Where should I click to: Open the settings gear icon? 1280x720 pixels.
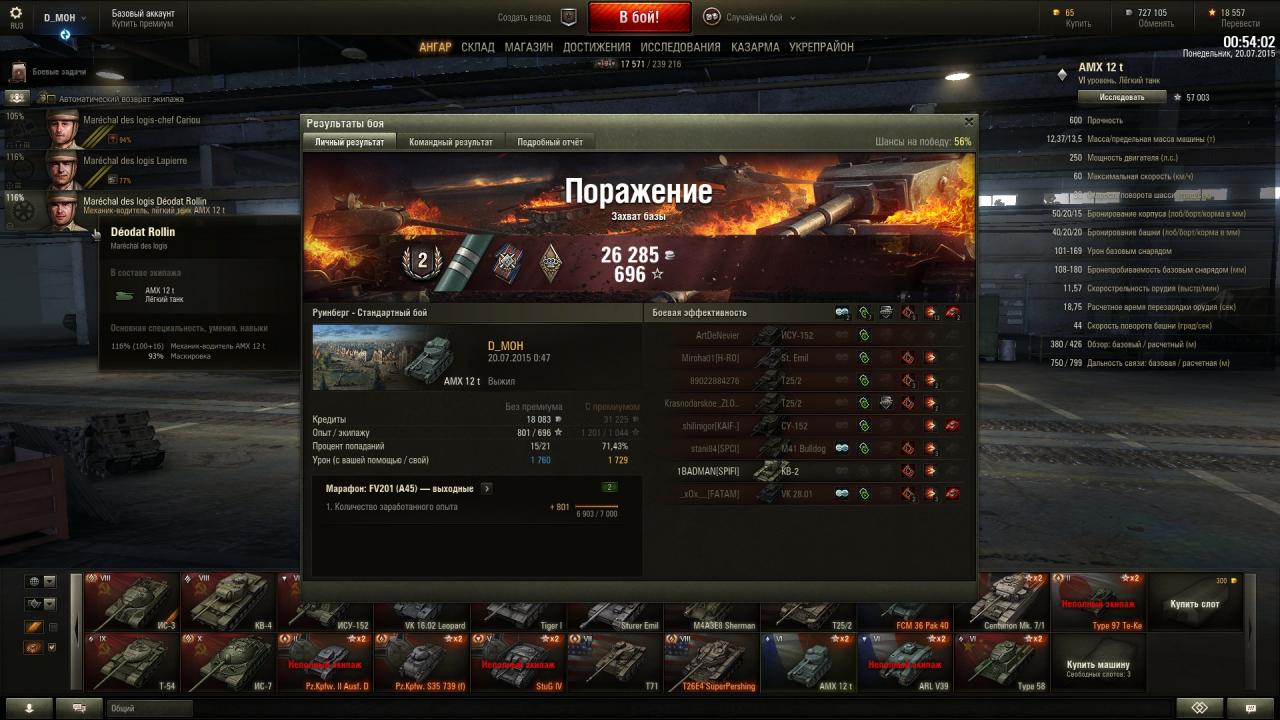pos(16,13)
